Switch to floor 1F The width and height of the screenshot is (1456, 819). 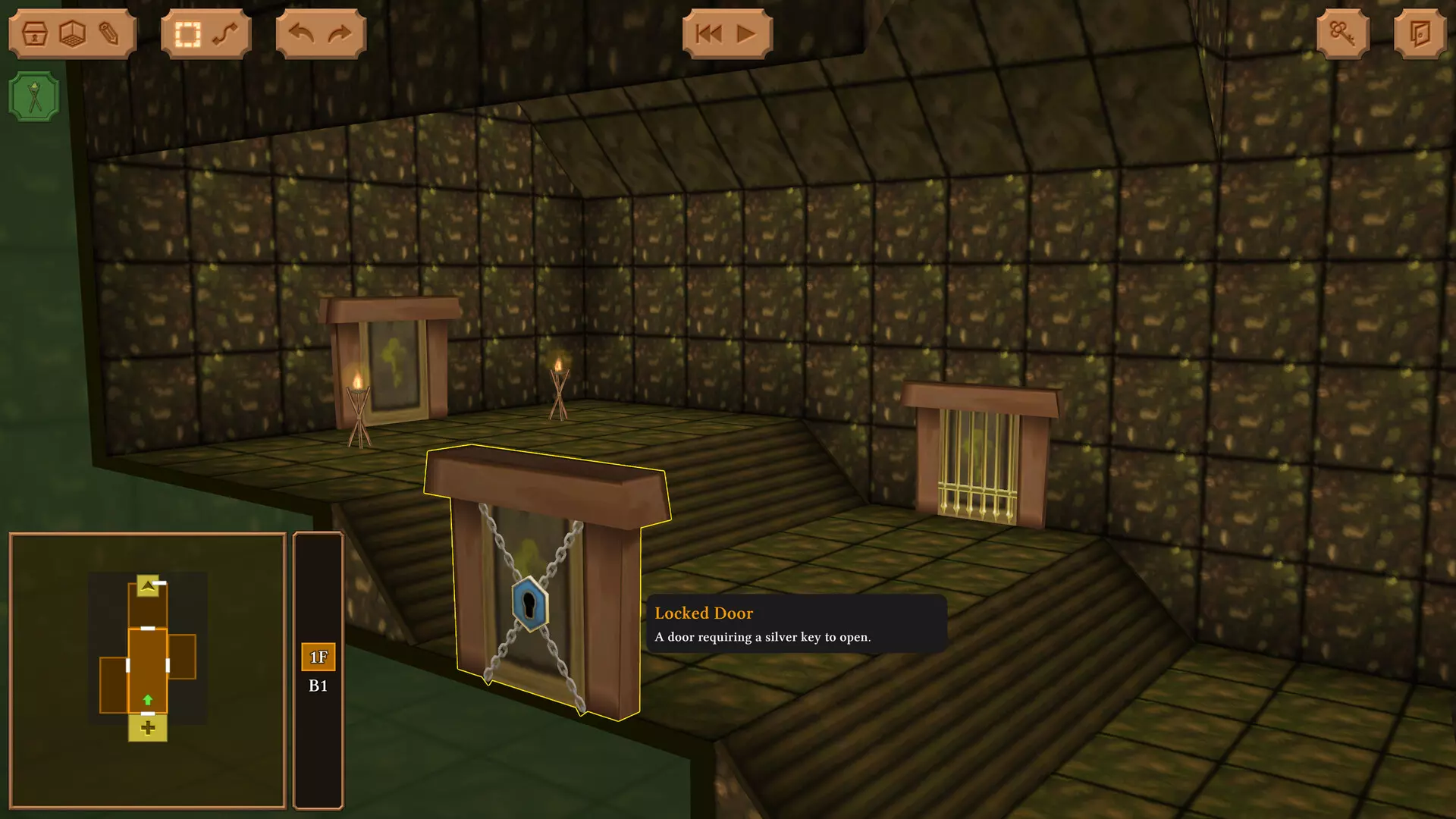[x=318, y=657]
